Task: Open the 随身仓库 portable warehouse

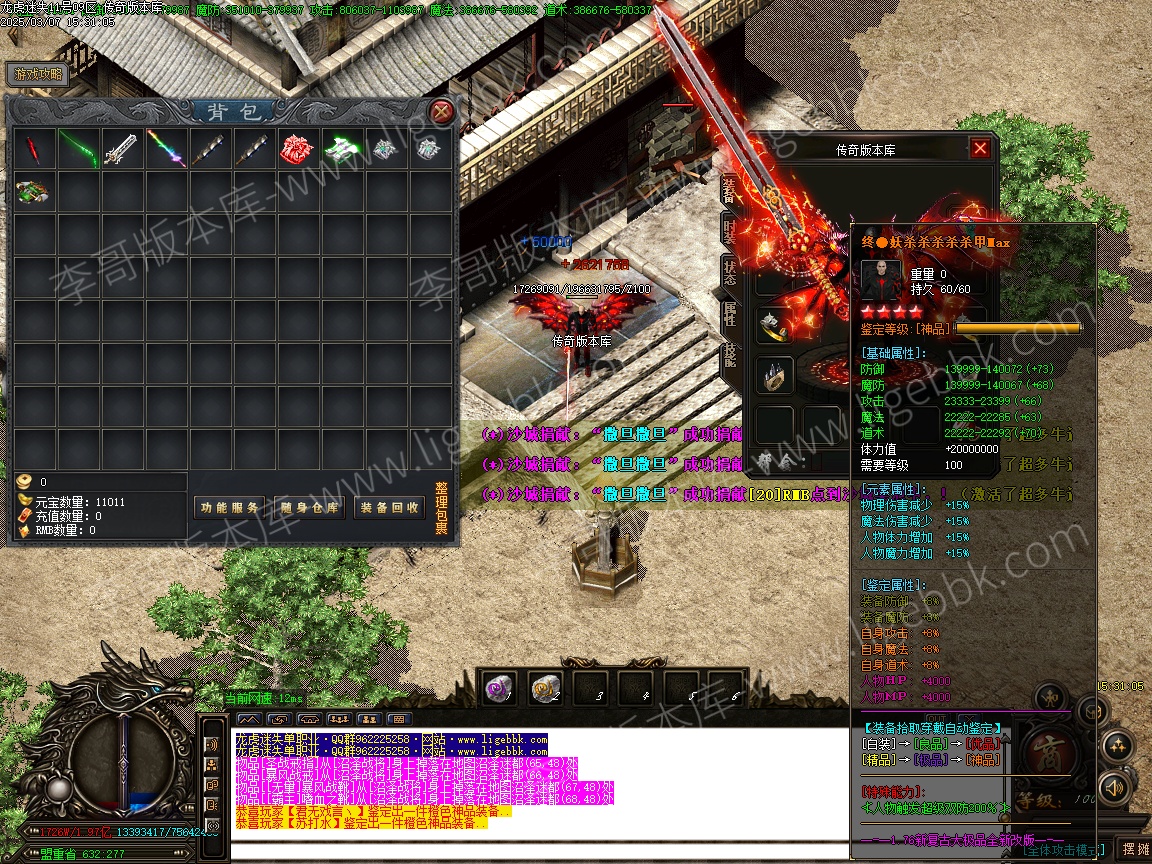Action: (x=309, y=508)
